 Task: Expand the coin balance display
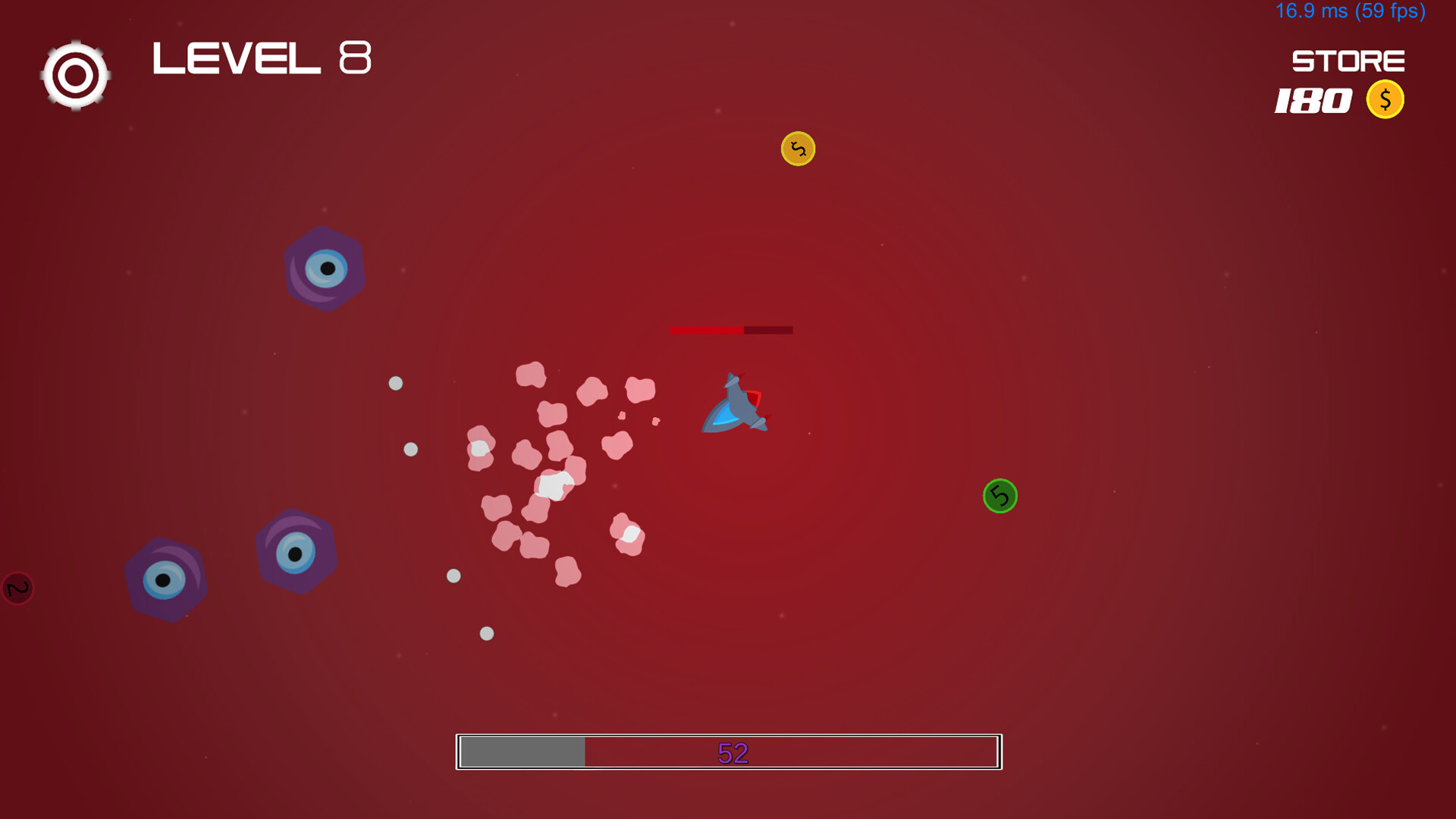1312,99
